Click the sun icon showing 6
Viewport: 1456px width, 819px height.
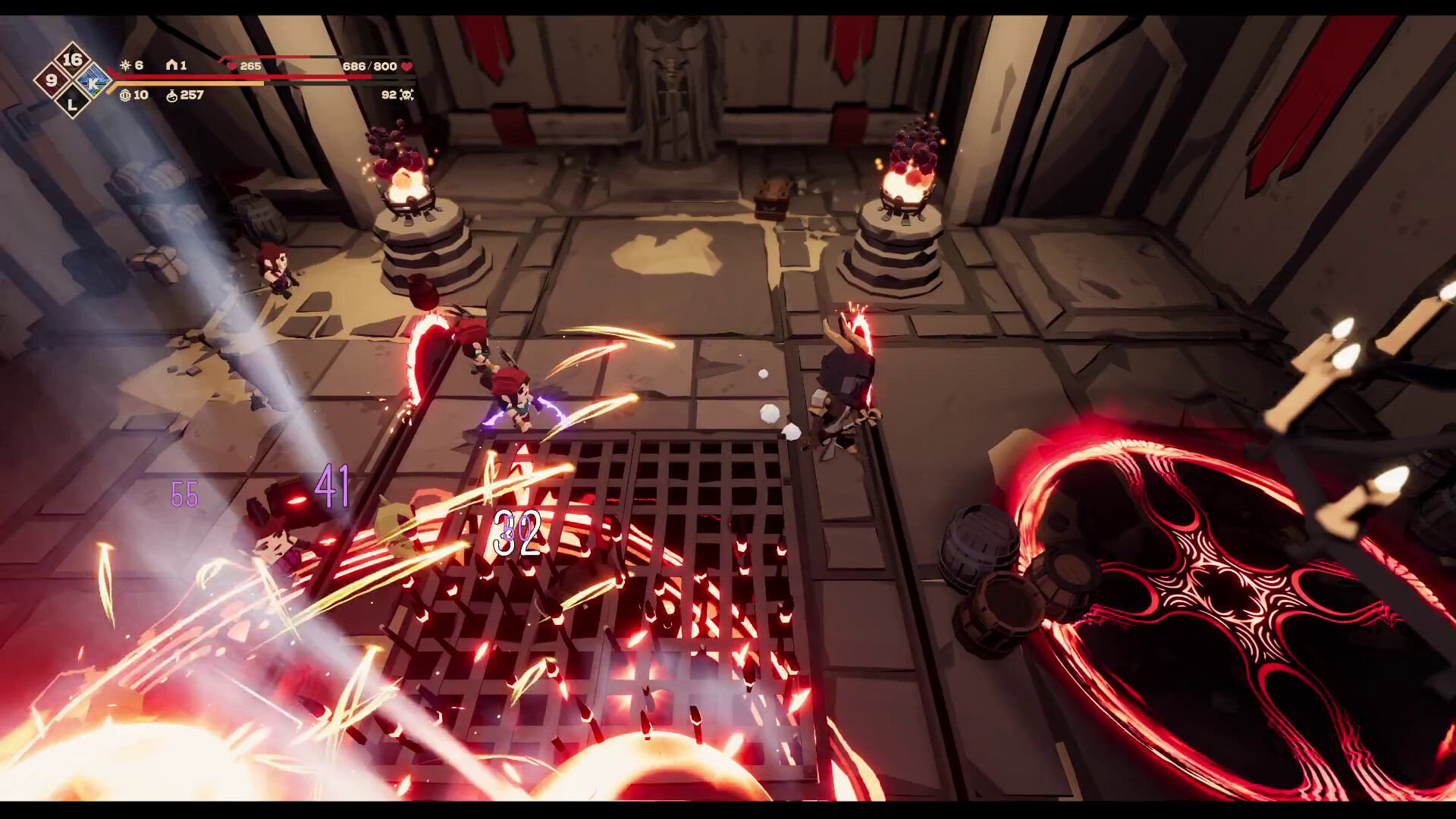click(x=126, y=65)
